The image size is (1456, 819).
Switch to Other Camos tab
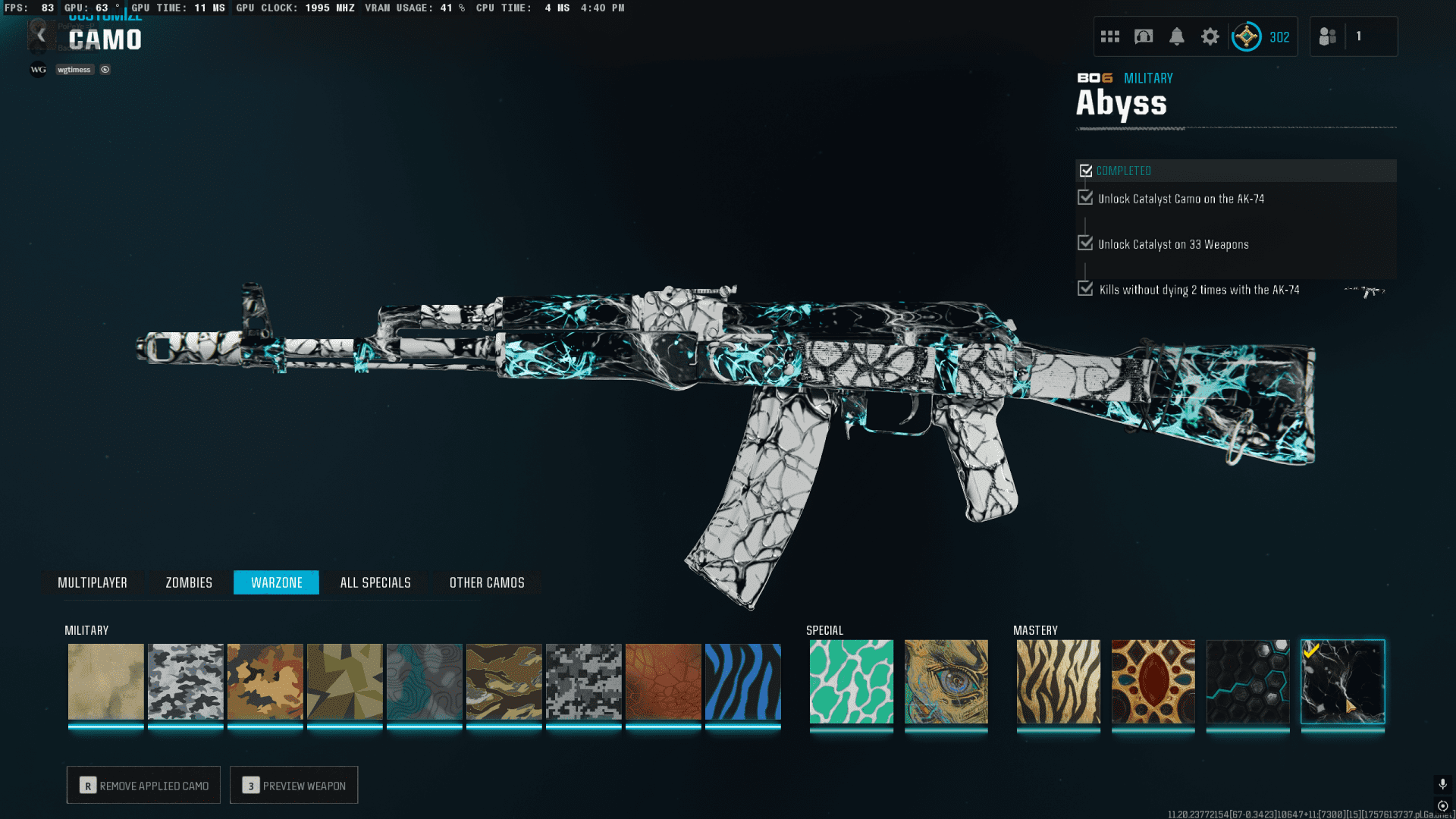[x=487, y=582]
